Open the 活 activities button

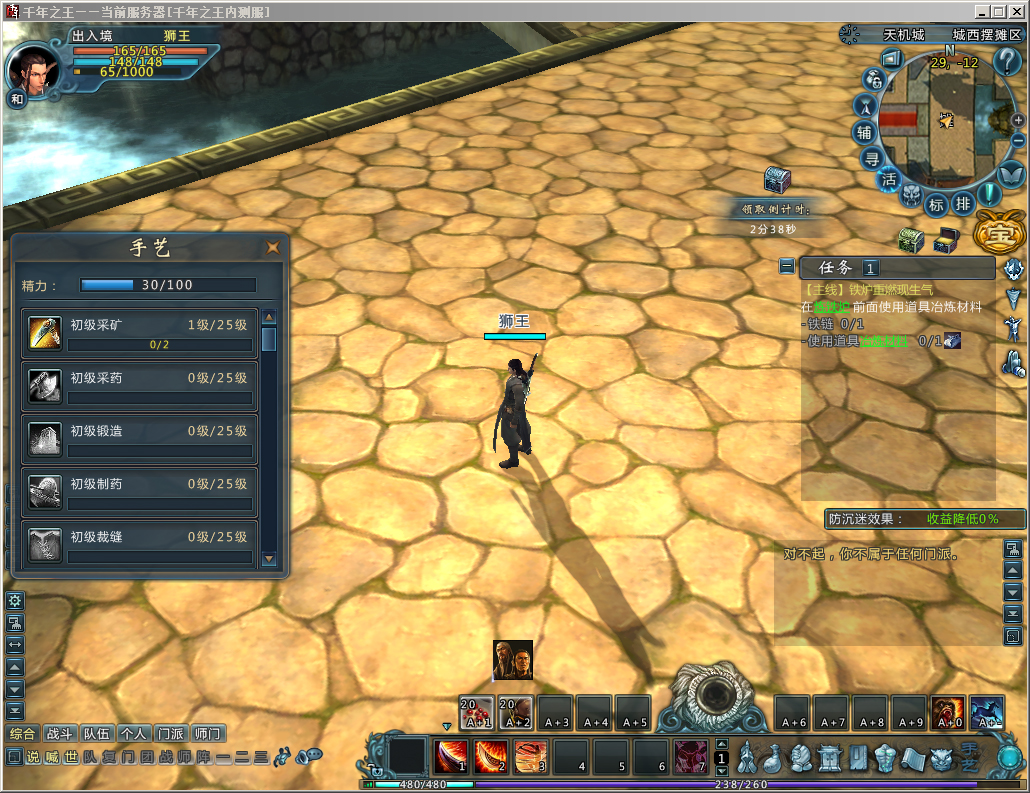pos(889,180)
